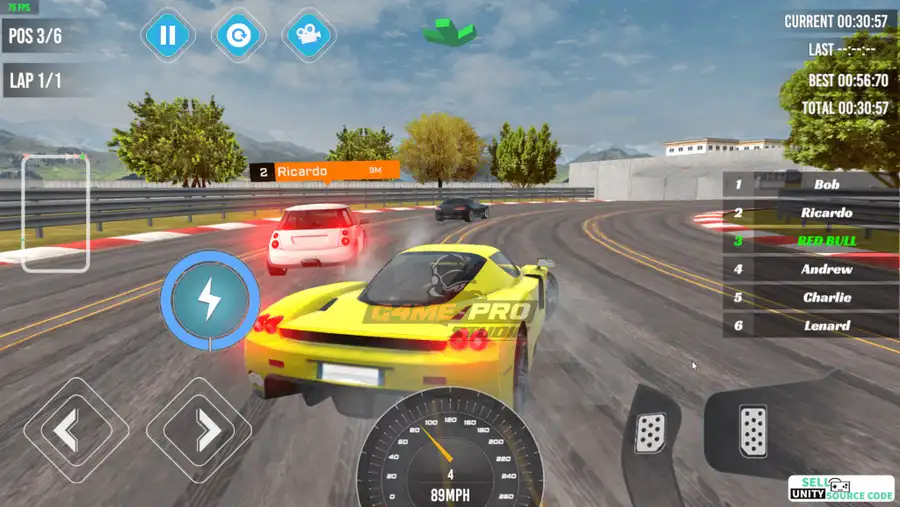Pause the race
Viewport: 900px width, 507px height.
point(168,37)
